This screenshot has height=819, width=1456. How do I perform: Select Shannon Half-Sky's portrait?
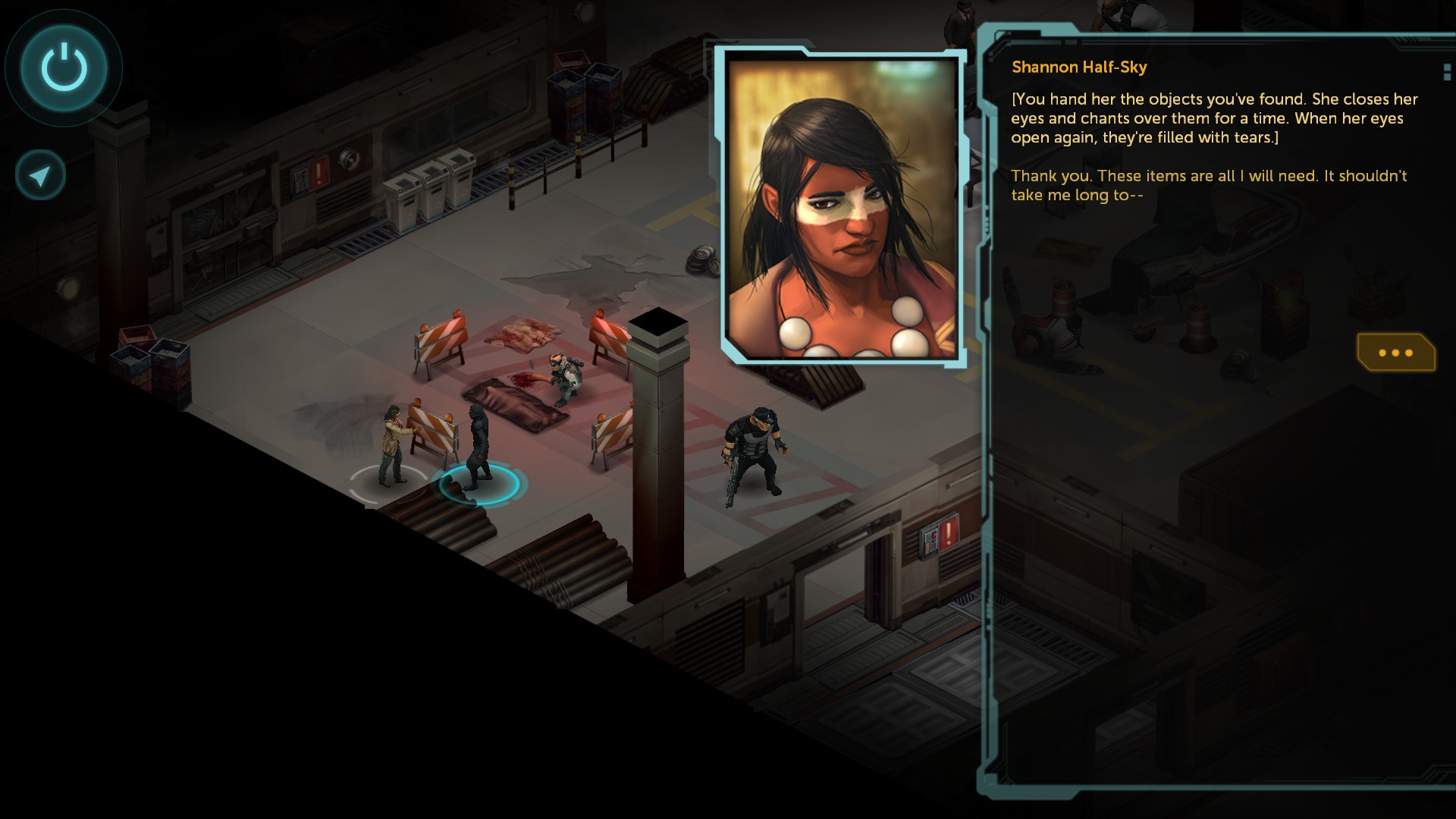[x=842, y=206]
